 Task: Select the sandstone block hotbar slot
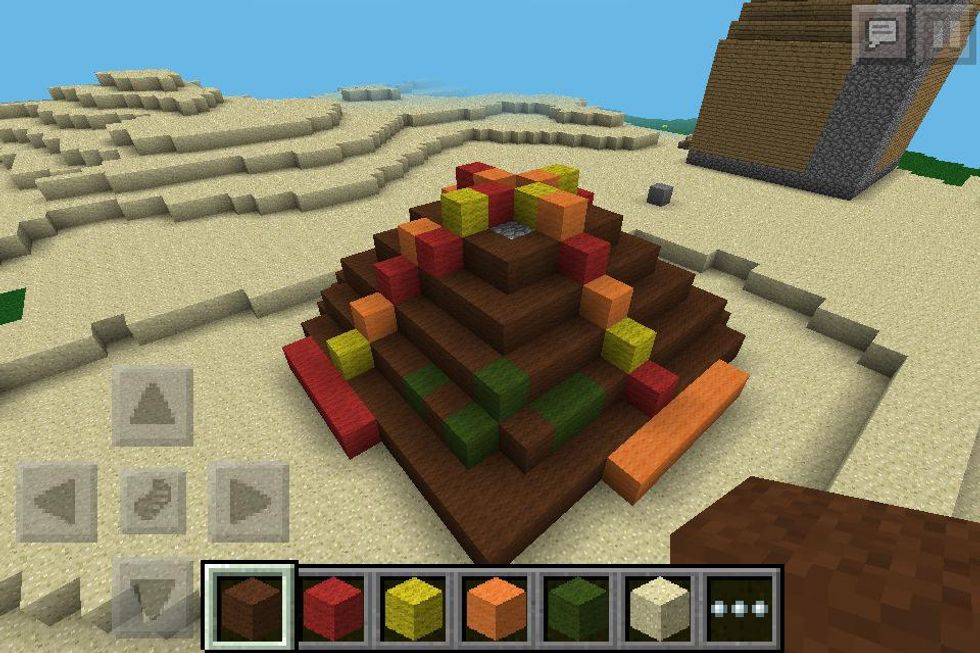[x=660, y=607]
